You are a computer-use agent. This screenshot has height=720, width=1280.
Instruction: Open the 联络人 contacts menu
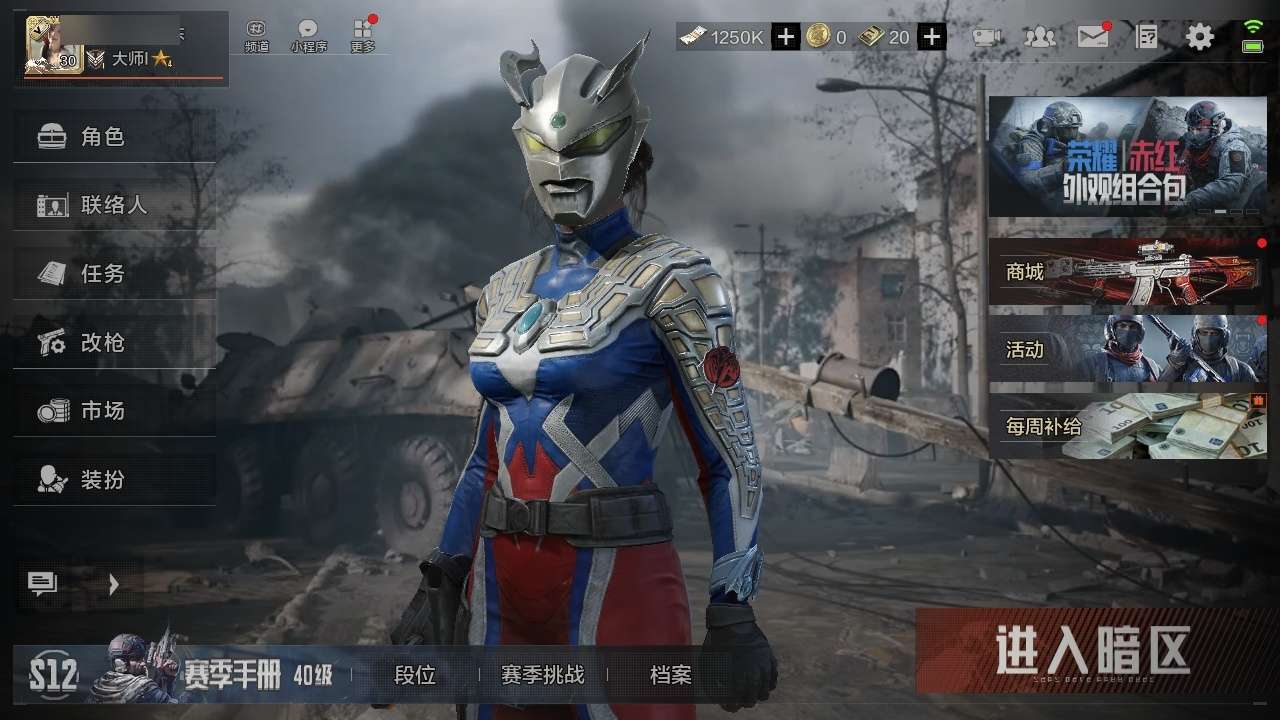114,205
